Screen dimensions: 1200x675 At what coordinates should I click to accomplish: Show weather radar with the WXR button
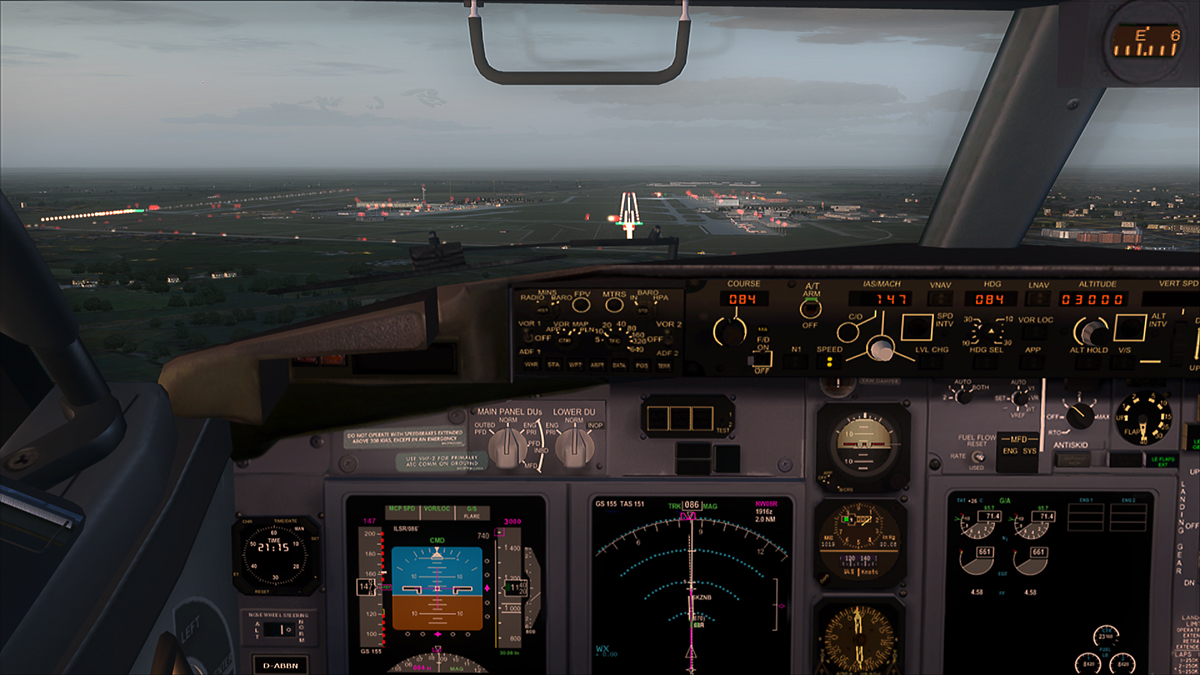530,365
